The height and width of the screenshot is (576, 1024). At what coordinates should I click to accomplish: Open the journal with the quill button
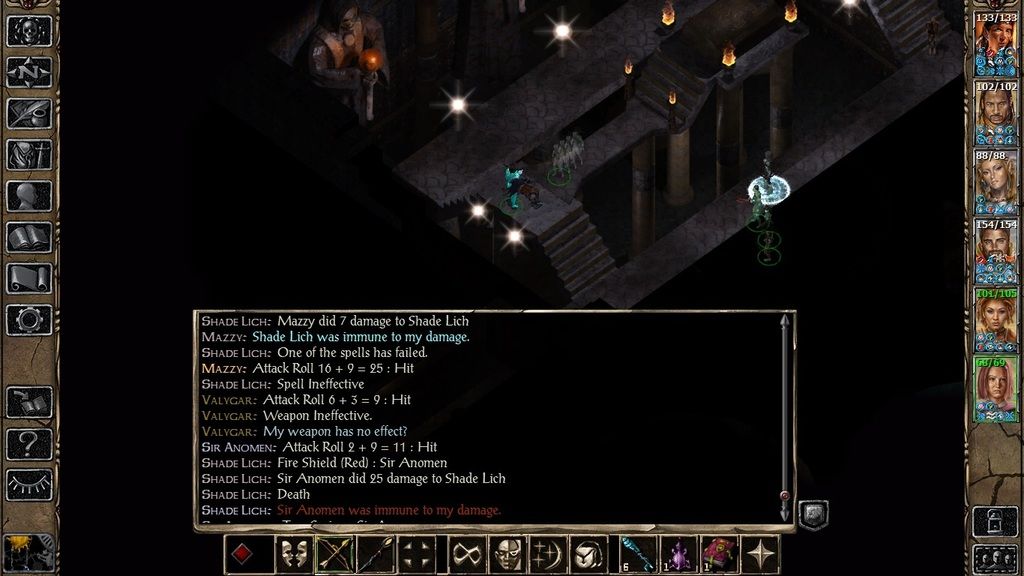pos(29,113)
